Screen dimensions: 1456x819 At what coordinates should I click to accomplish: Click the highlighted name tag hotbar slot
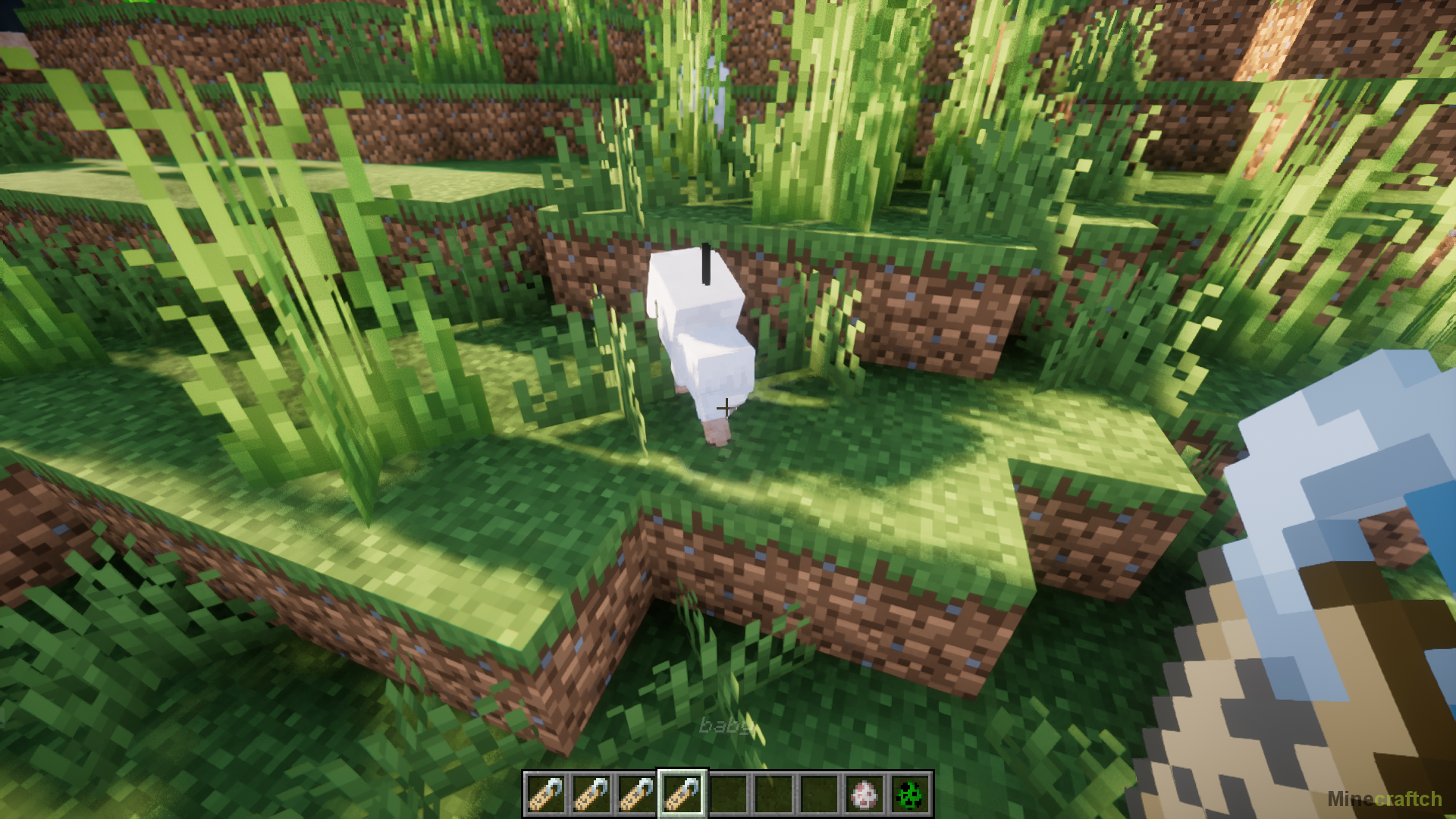tap(682, 794)
